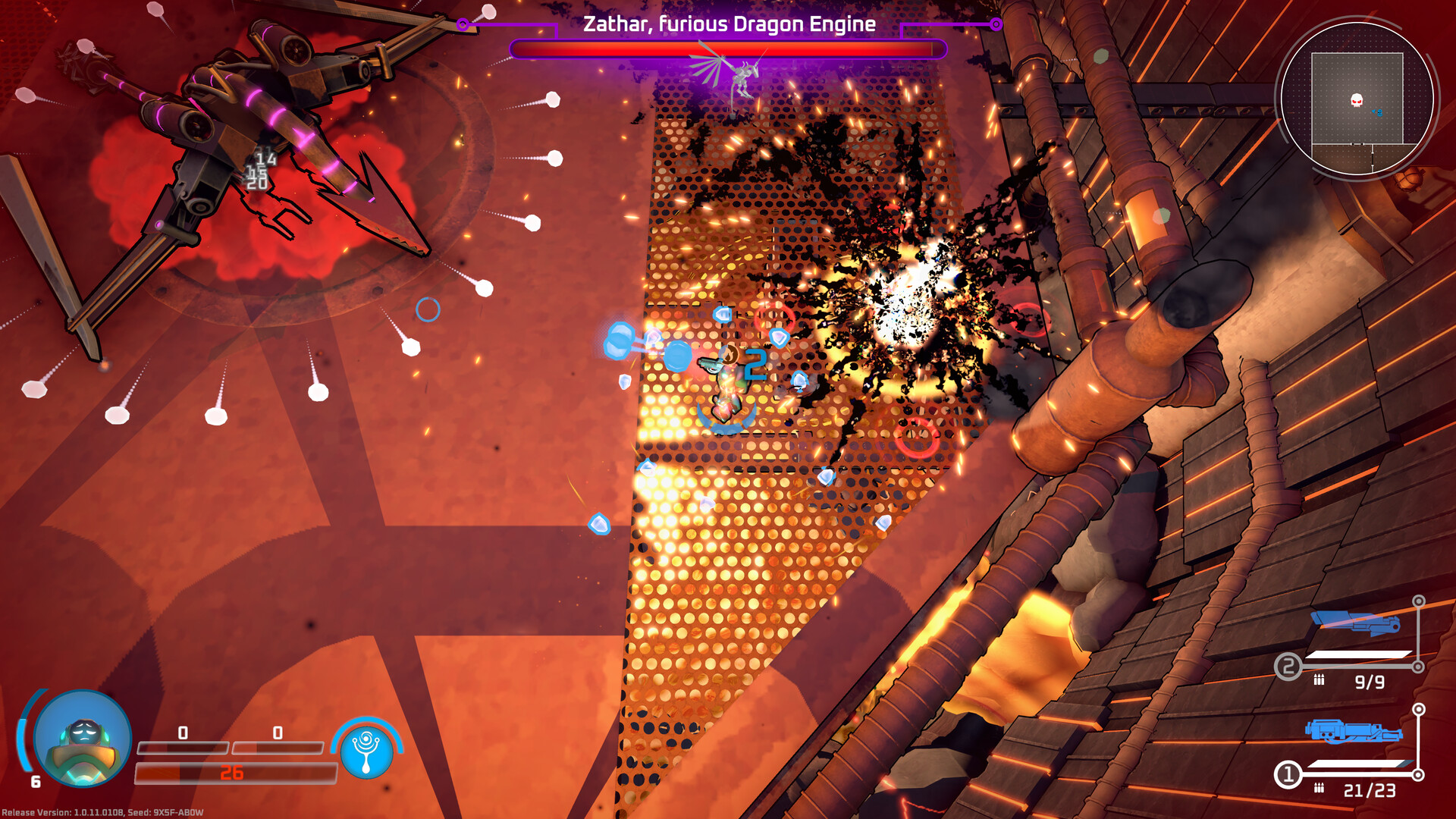Select the blue gun in slot 1
Screen dimensions: 1456x819
1353,732
